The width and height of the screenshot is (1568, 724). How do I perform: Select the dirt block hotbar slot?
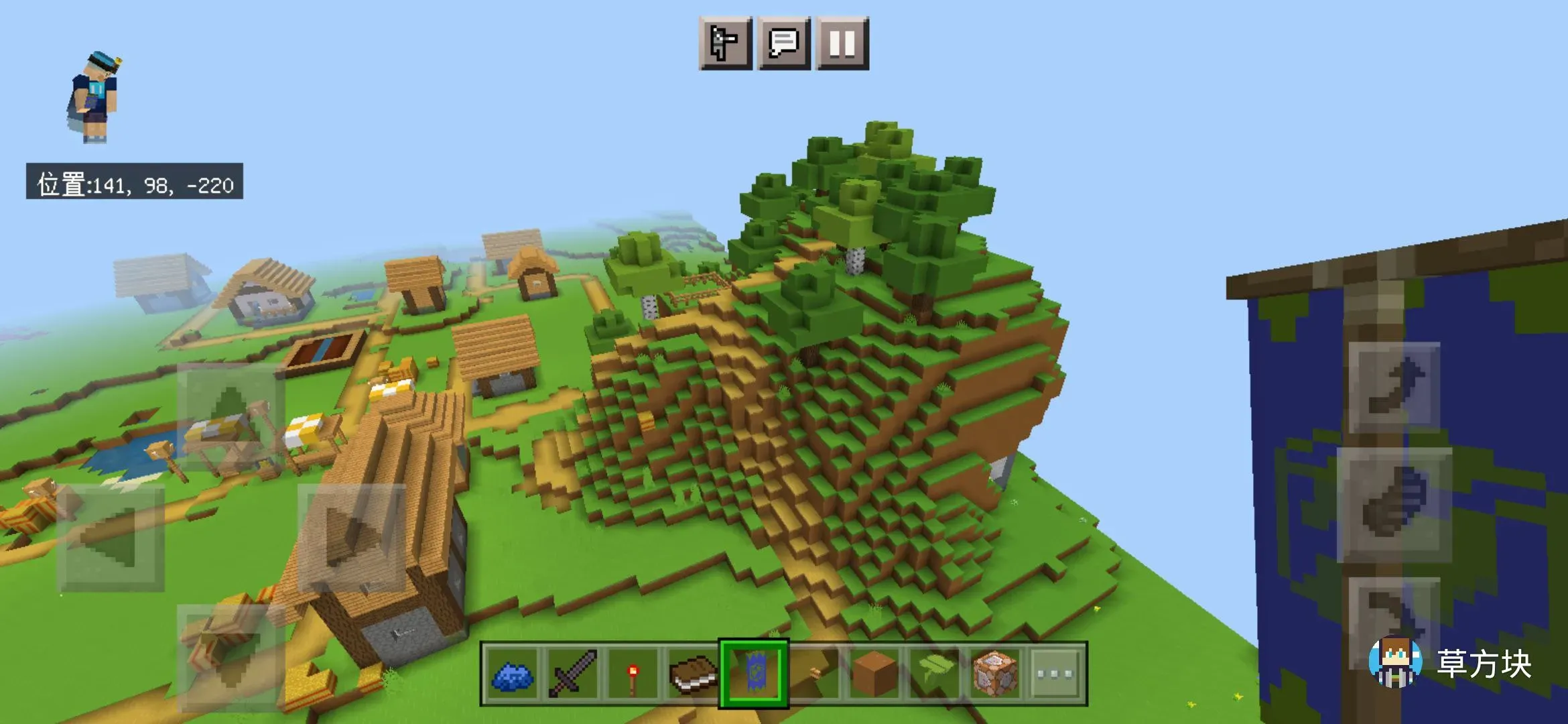point(874,674)
